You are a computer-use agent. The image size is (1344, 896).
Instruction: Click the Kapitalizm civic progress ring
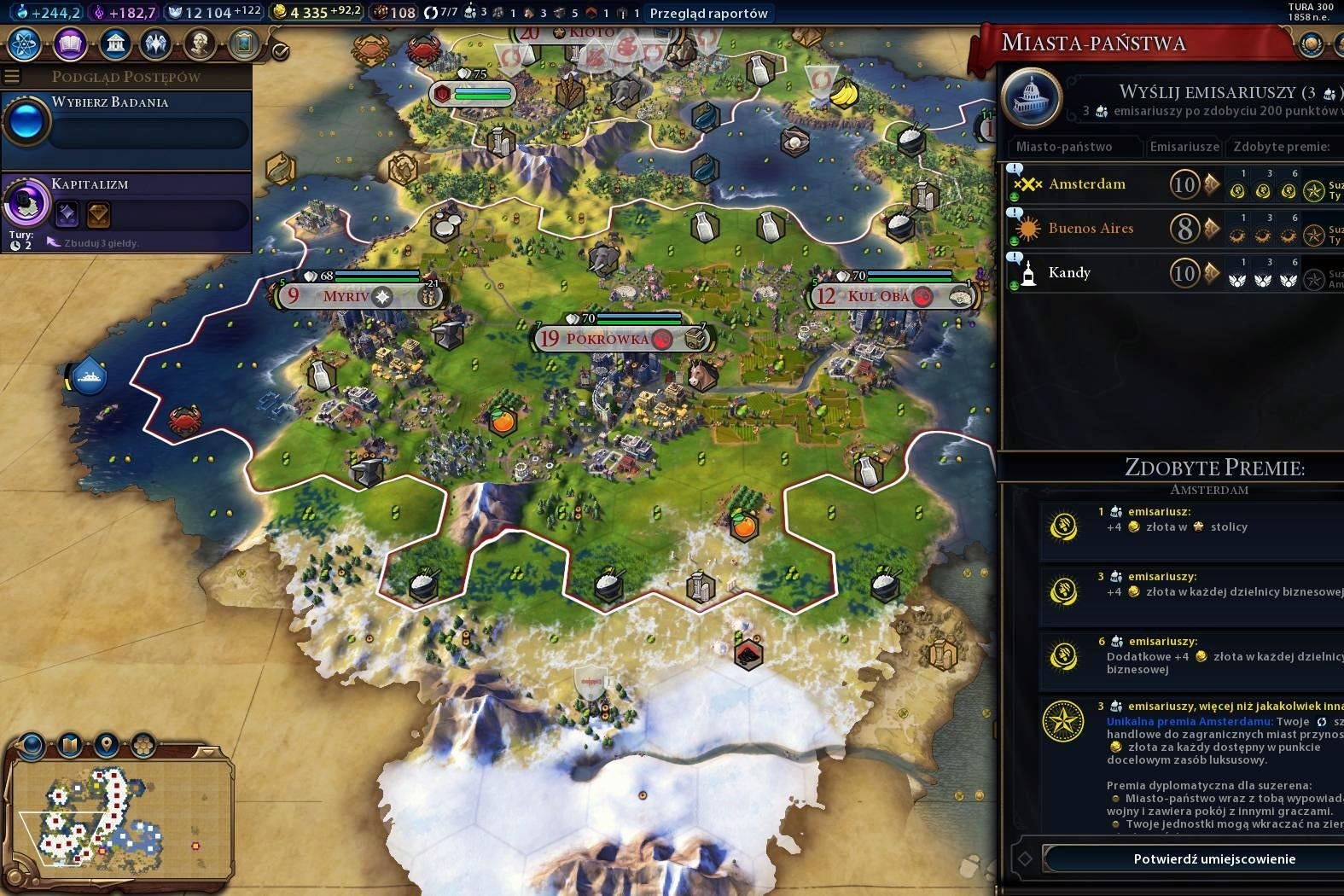[x=27, y=202]
